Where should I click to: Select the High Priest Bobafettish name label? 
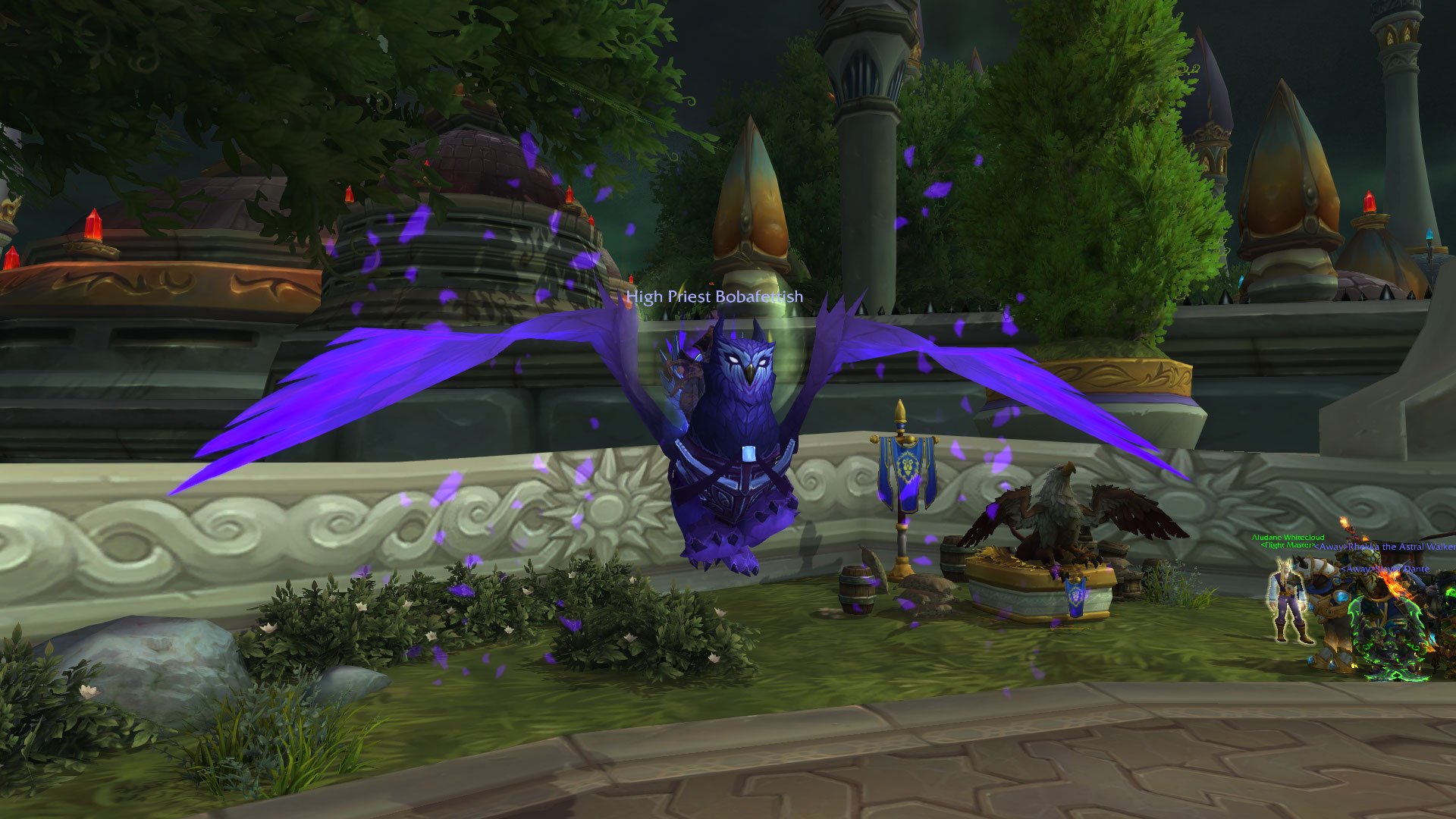click(x=714, y=297)
